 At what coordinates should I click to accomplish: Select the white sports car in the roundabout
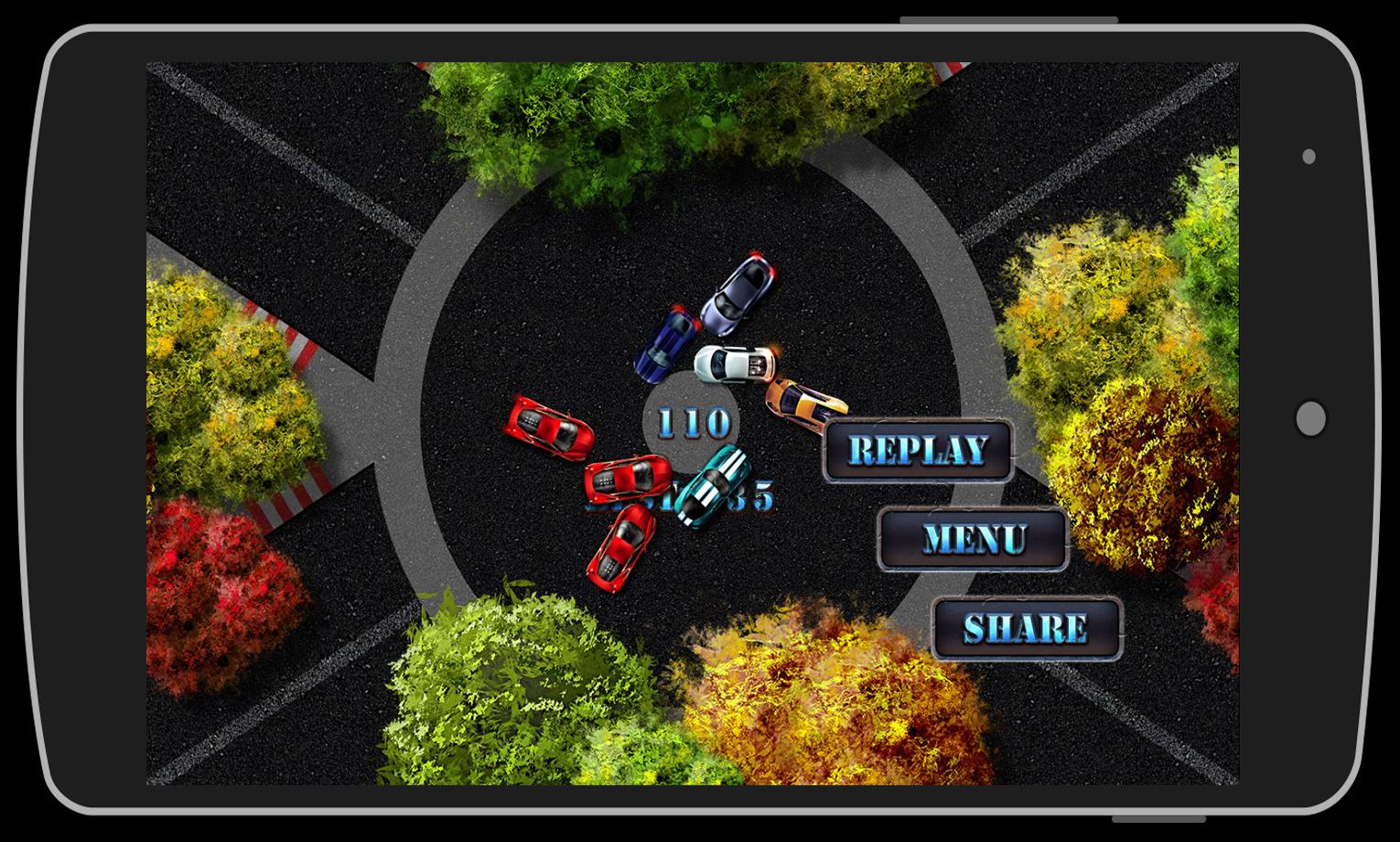coord(732,364)
